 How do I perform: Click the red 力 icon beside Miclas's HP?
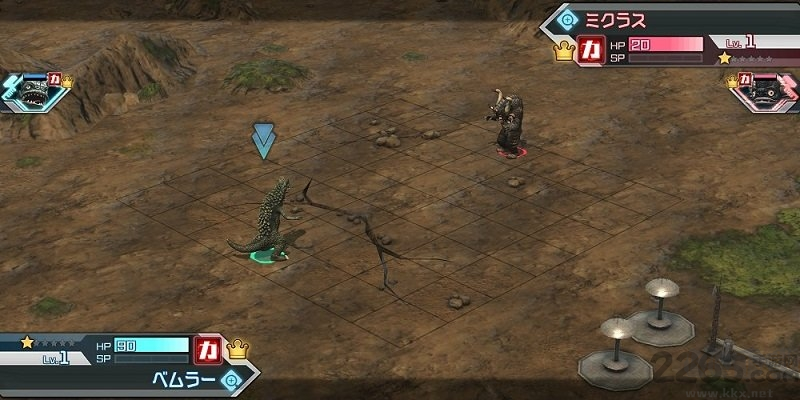pos(591,49)
